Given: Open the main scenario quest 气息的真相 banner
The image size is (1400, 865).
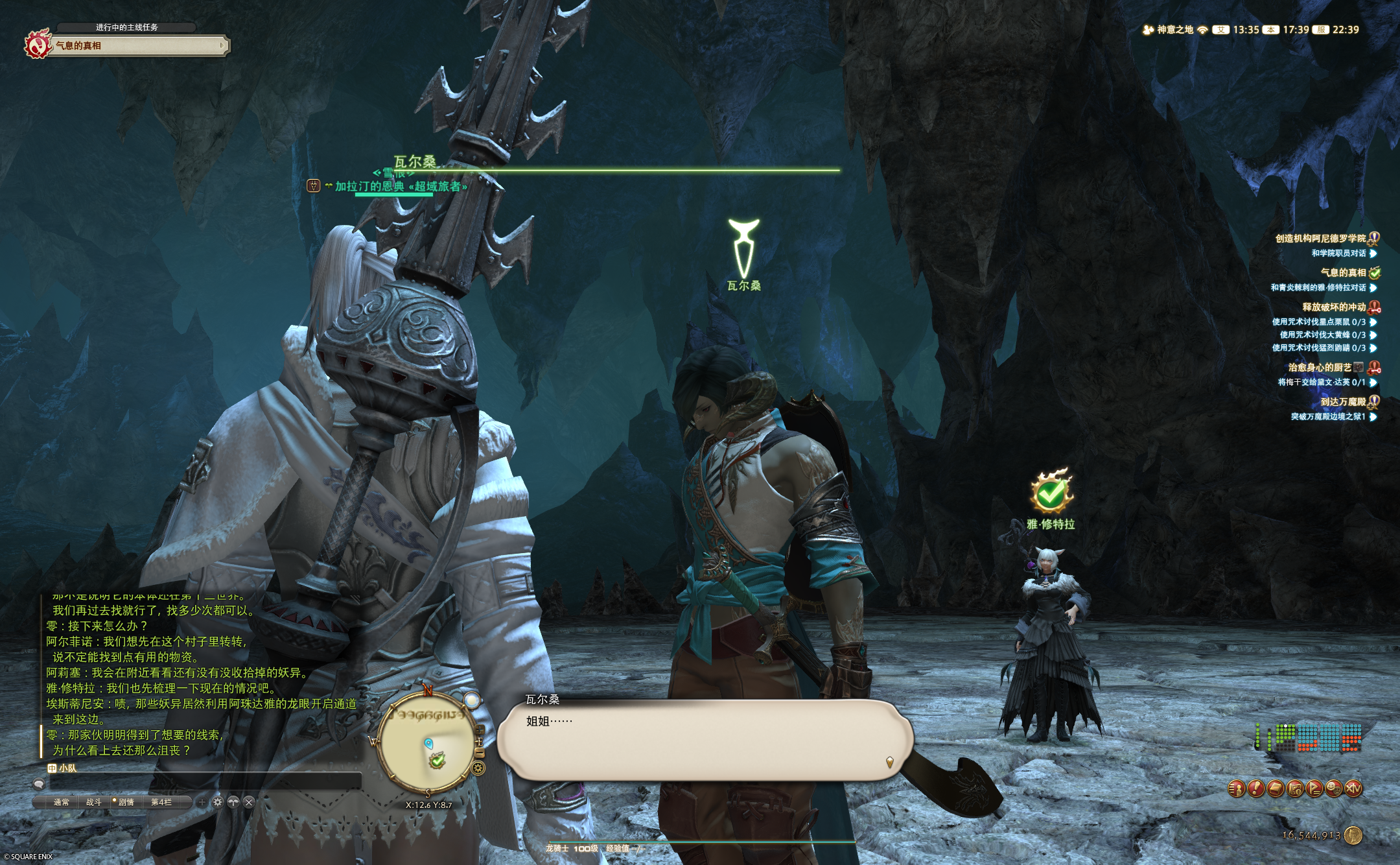Looking at the screenshot, I should 136,45.
